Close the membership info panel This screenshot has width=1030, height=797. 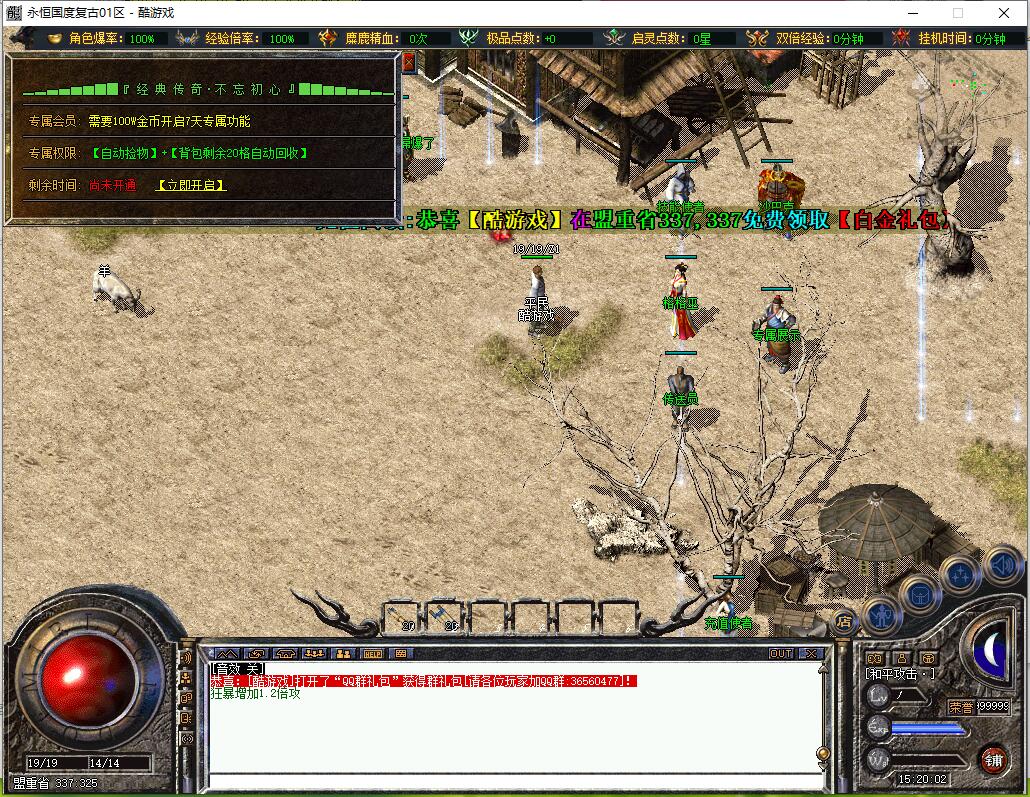click(408, 62)
